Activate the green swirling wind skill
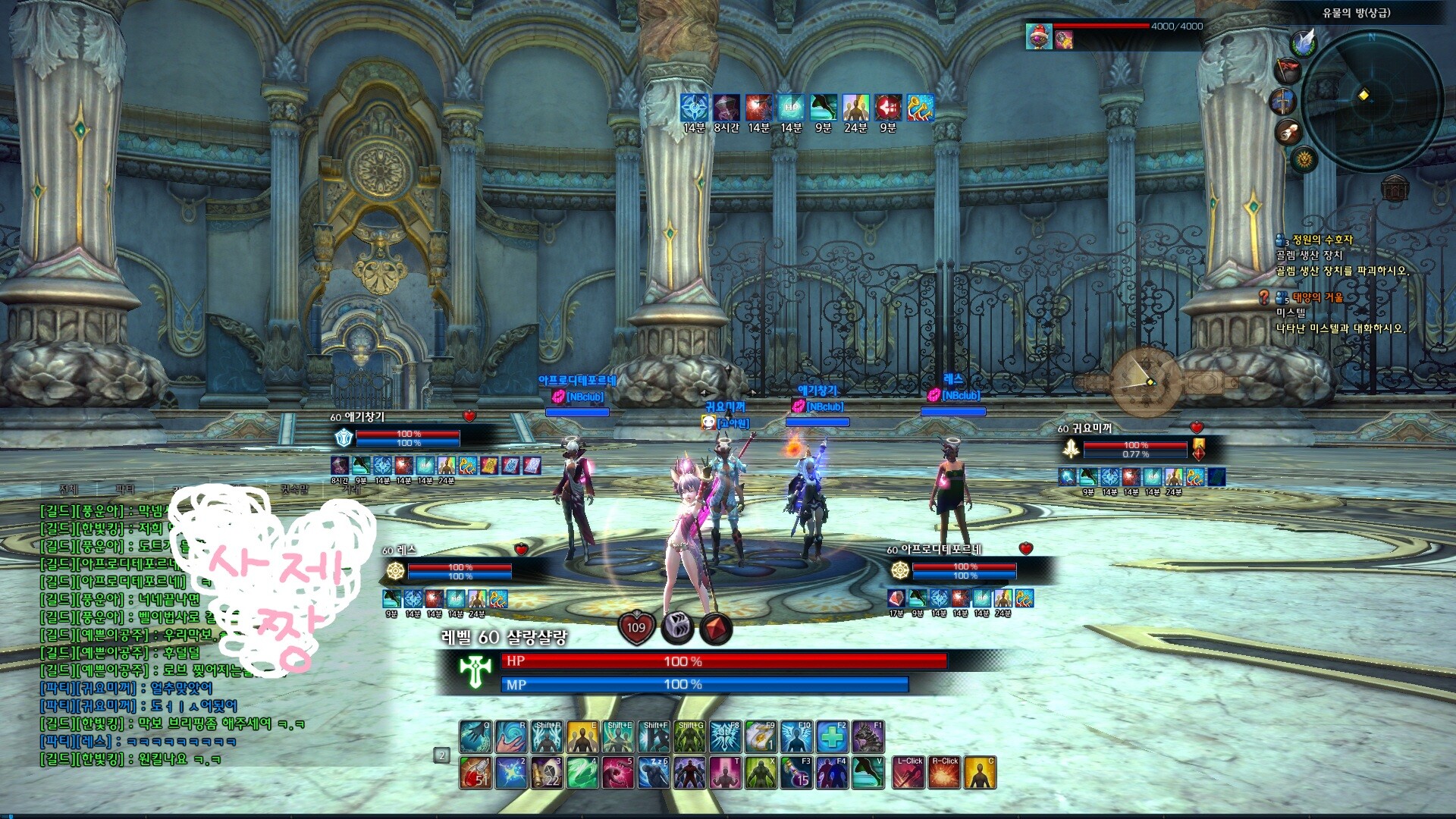This screenshot has width=1456, height=819. (582, 773)
